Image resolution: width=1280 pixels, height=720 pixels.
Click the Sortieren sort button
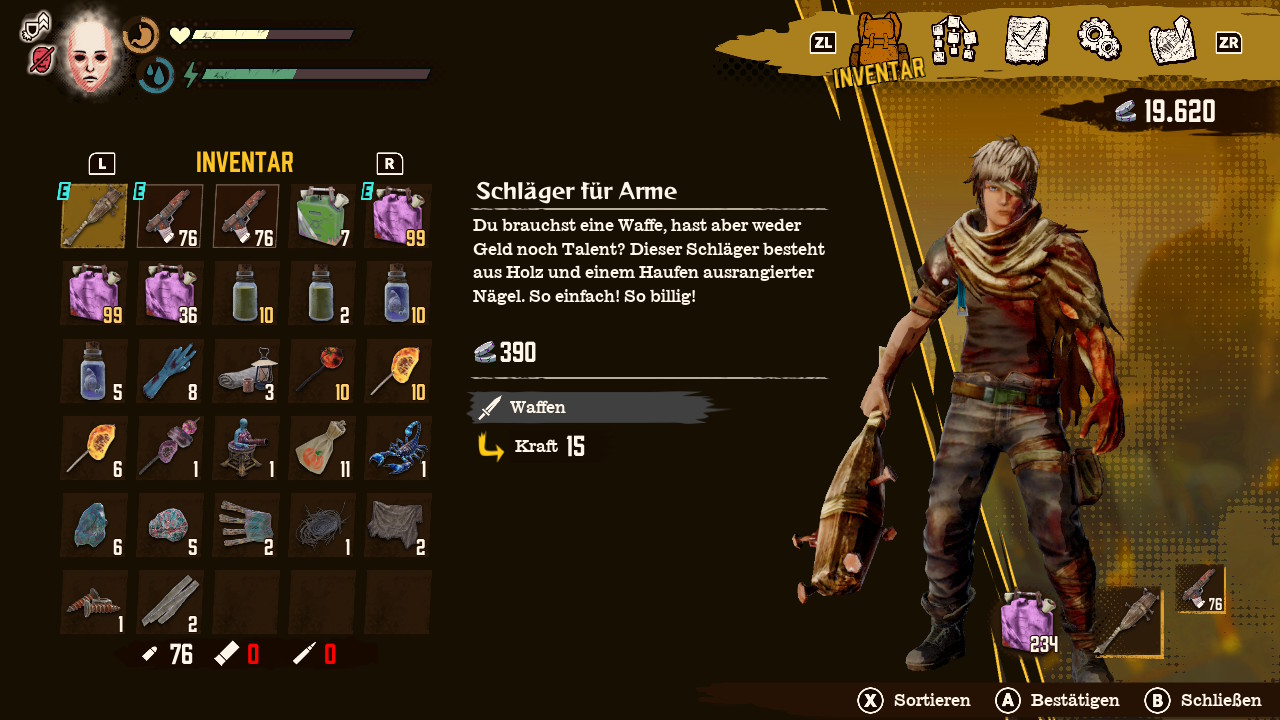[915, 700]
